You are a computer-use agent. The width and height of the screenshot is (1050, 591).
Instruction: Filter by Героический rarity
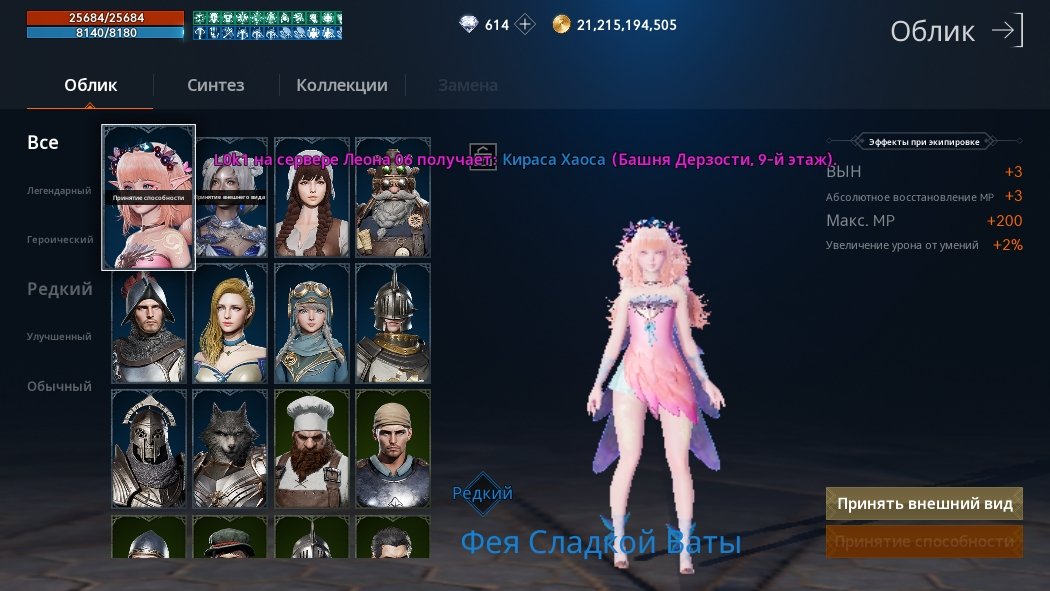(60, 240)
